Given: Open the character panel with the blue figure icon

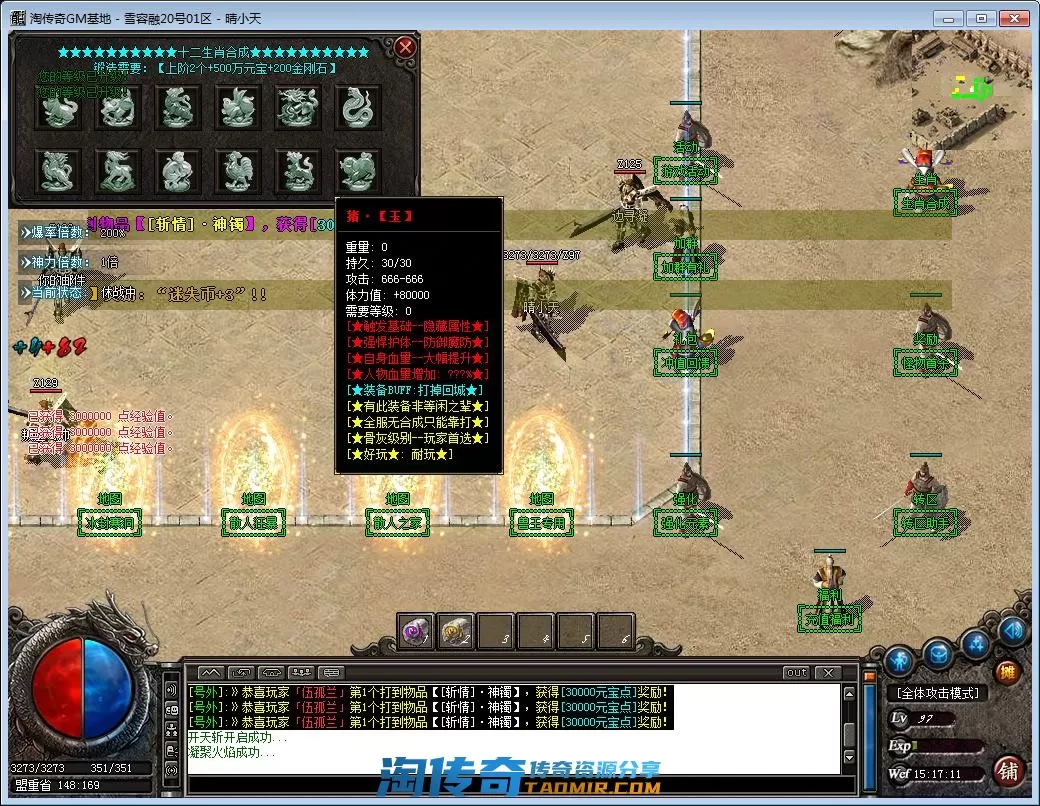Looking at the screenshot, I should (899, 661).
